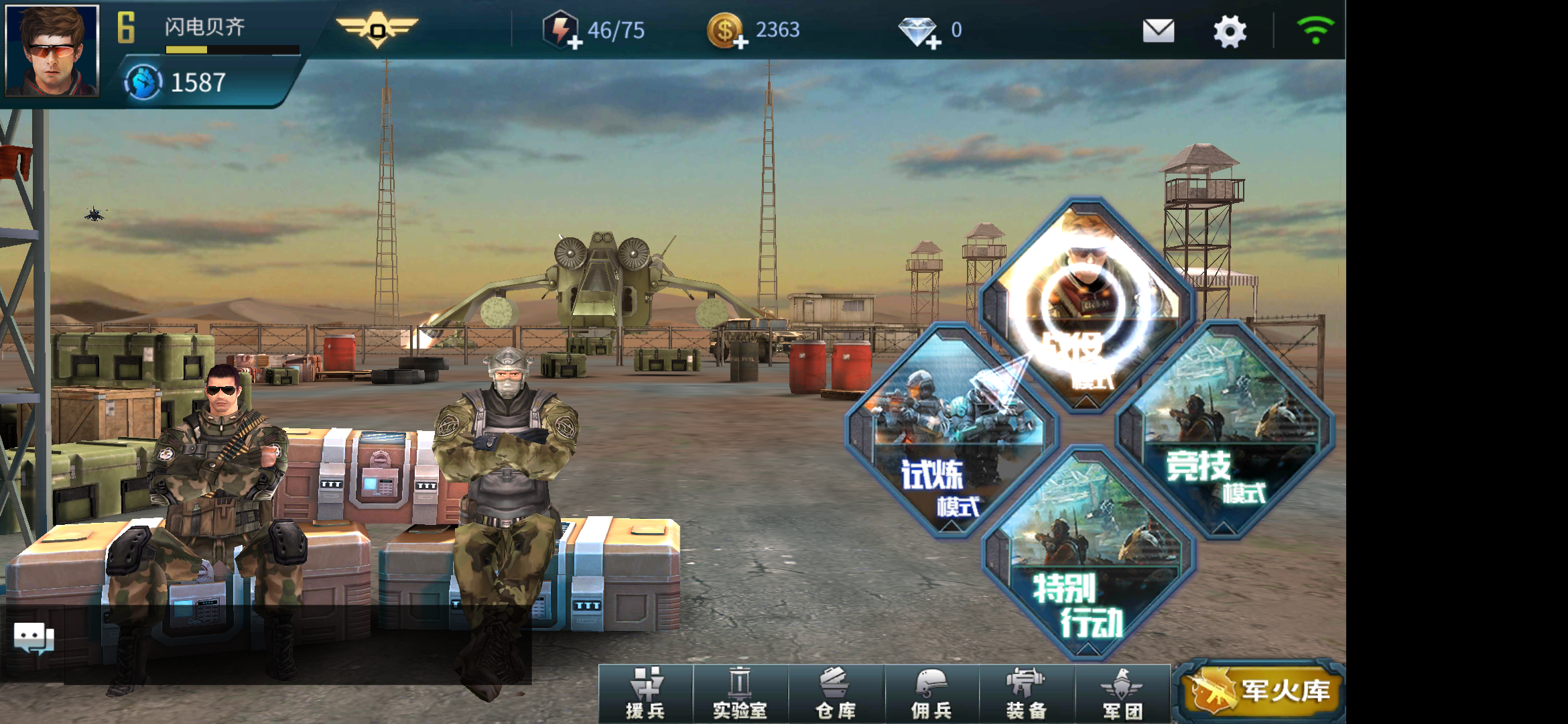This screenshot has width=1568, height=724.
Task: Open the 仓库 warehouse
Action: [836, 694]
